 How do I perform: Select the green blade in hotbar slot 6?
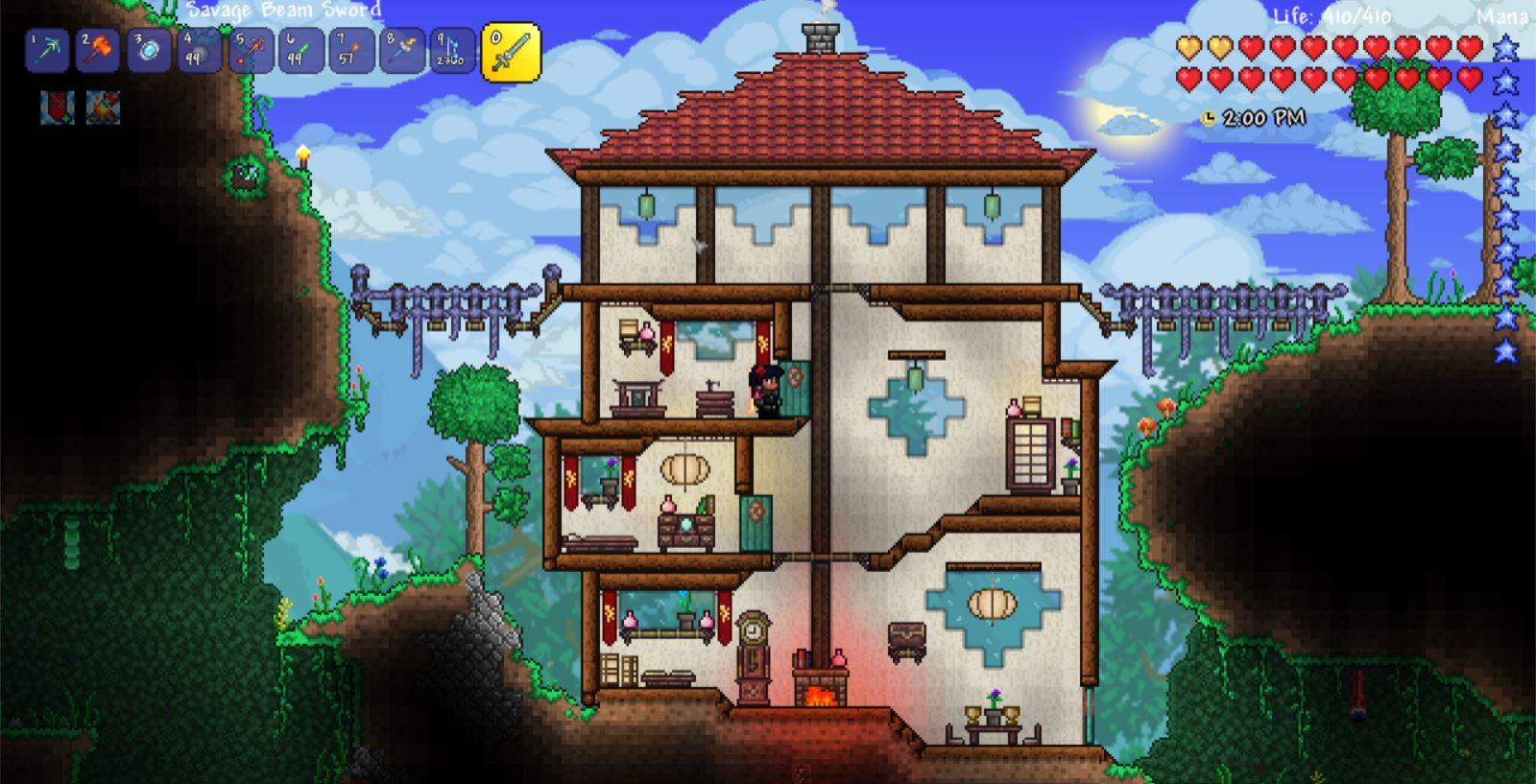[x=300, y=52]
